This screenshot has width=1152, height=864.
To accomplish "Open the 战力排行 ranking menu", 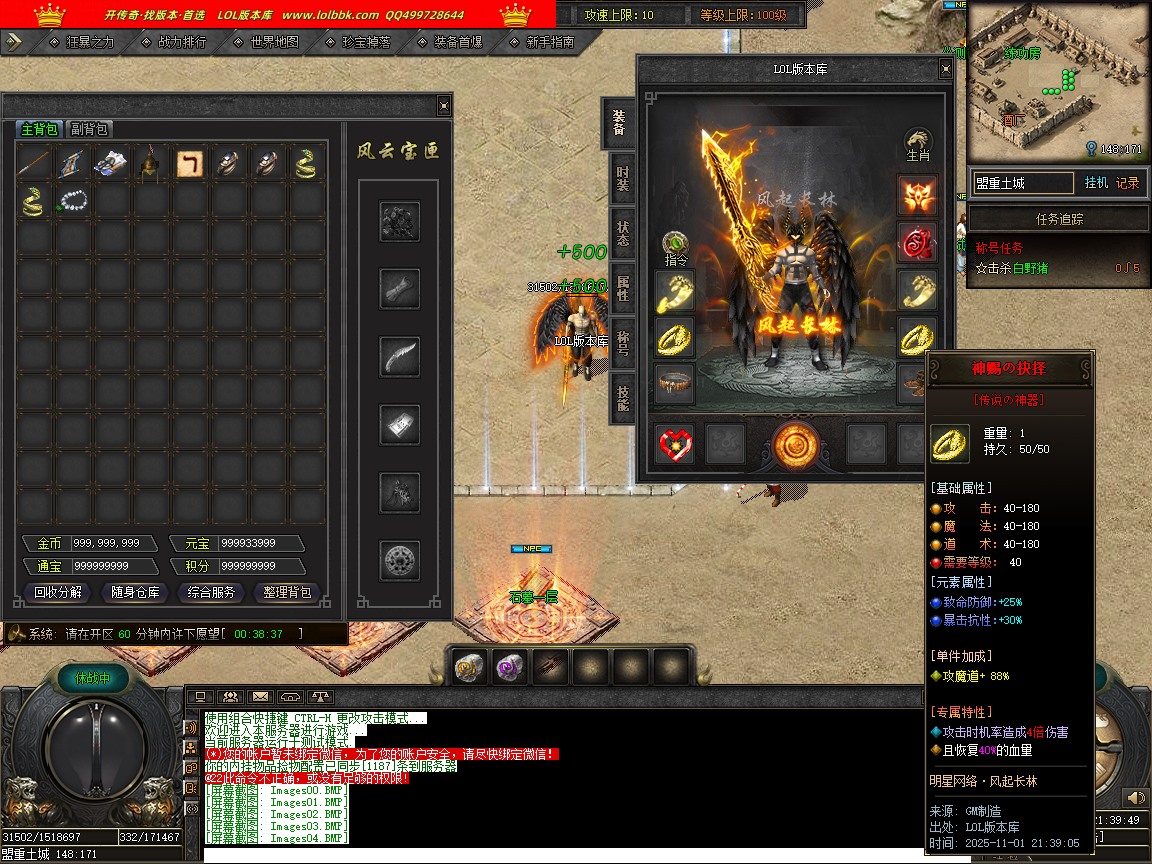I will pos(182,43).
